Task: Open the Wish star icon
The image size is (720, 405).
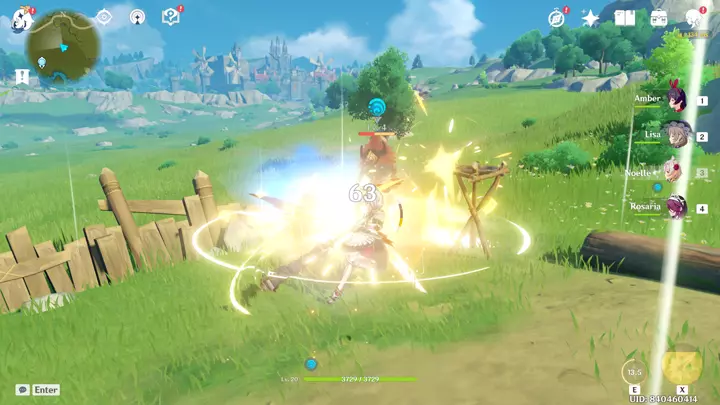Action: point(590,18)
